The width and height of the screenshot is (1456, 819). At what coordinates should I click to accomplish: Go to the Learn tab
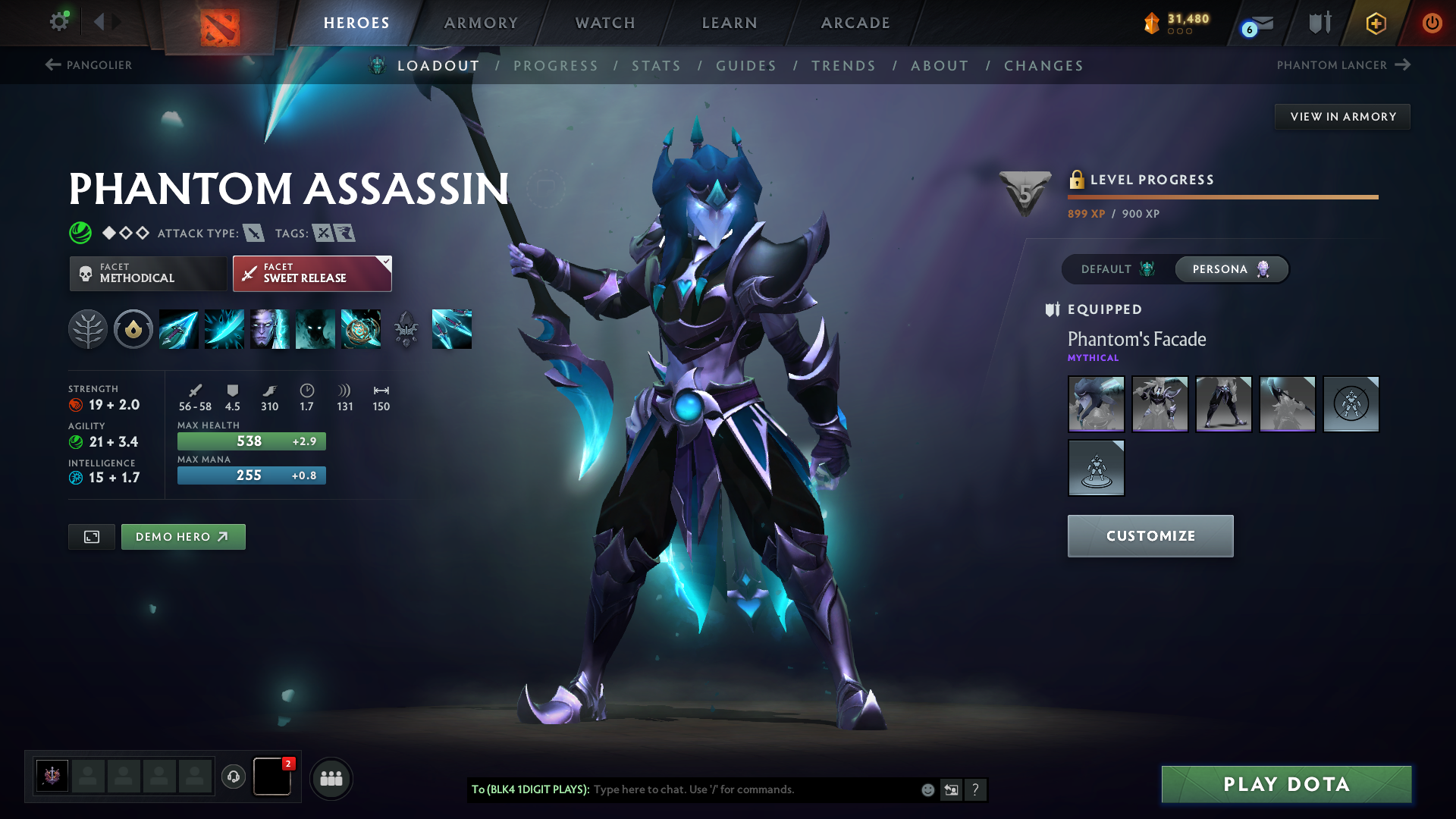[730, 23]
